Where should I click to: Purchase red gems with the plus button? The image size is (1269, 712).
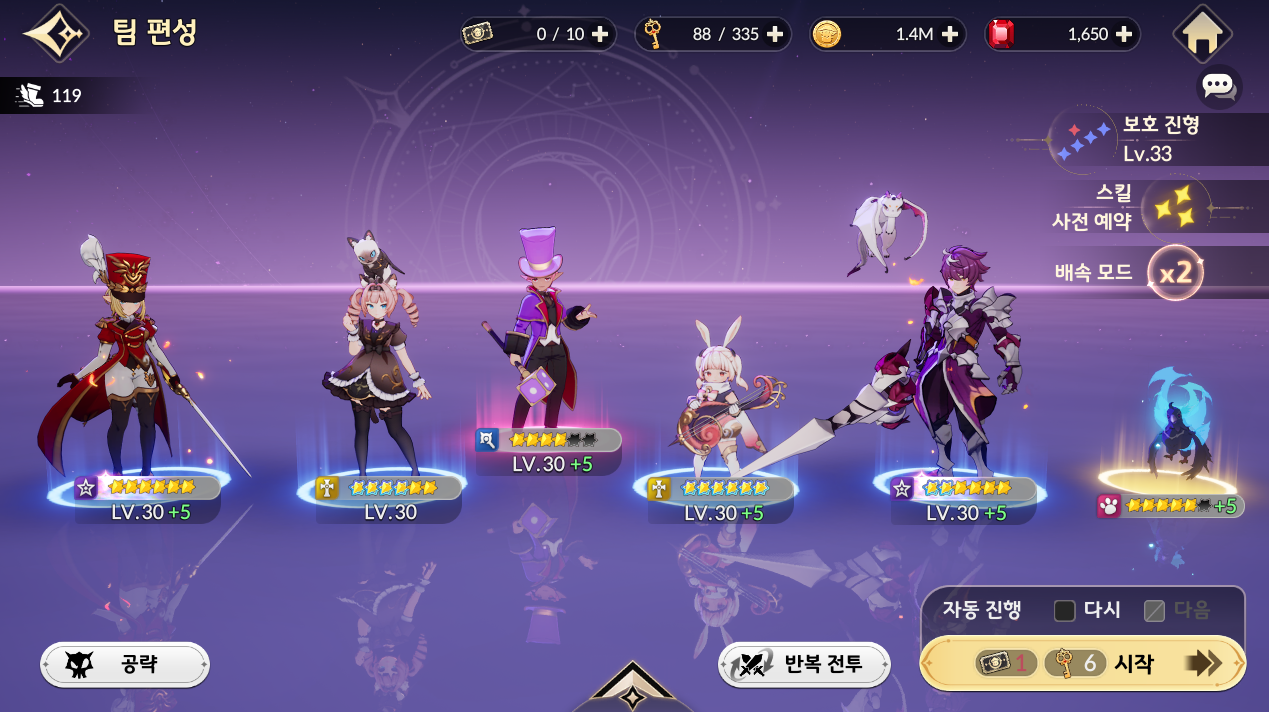[x=1123, y=34]
